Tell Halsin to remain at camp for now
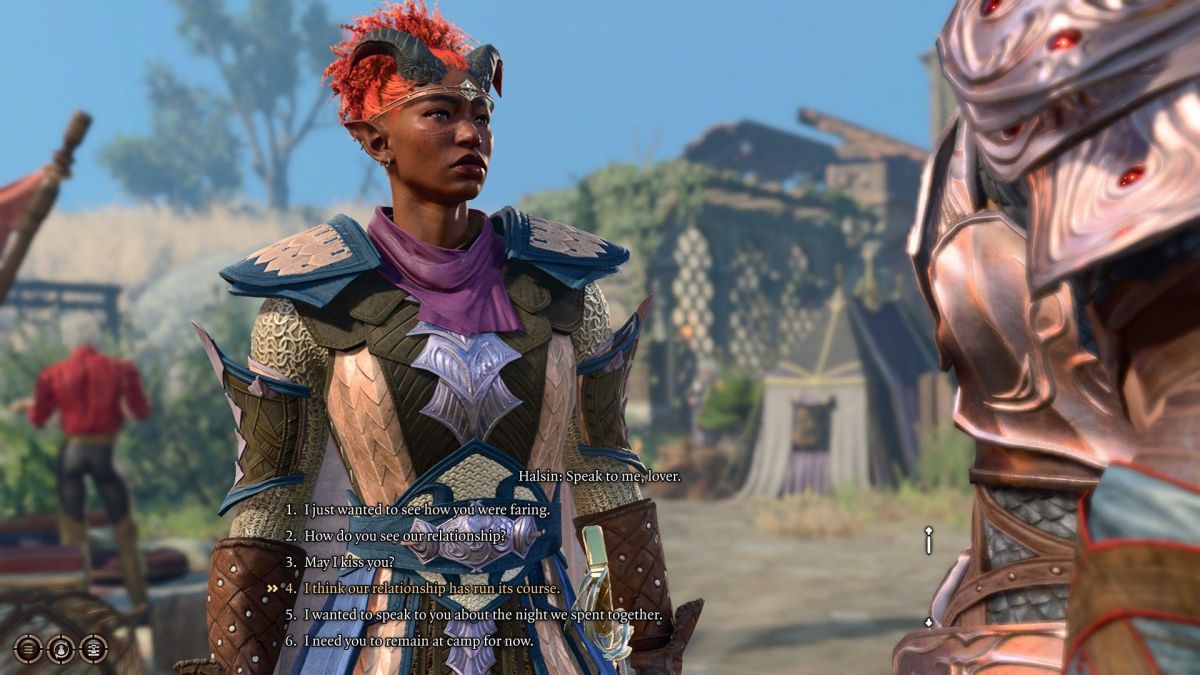This screenshot has height=675, width=1200. click(x=418, y=640)
